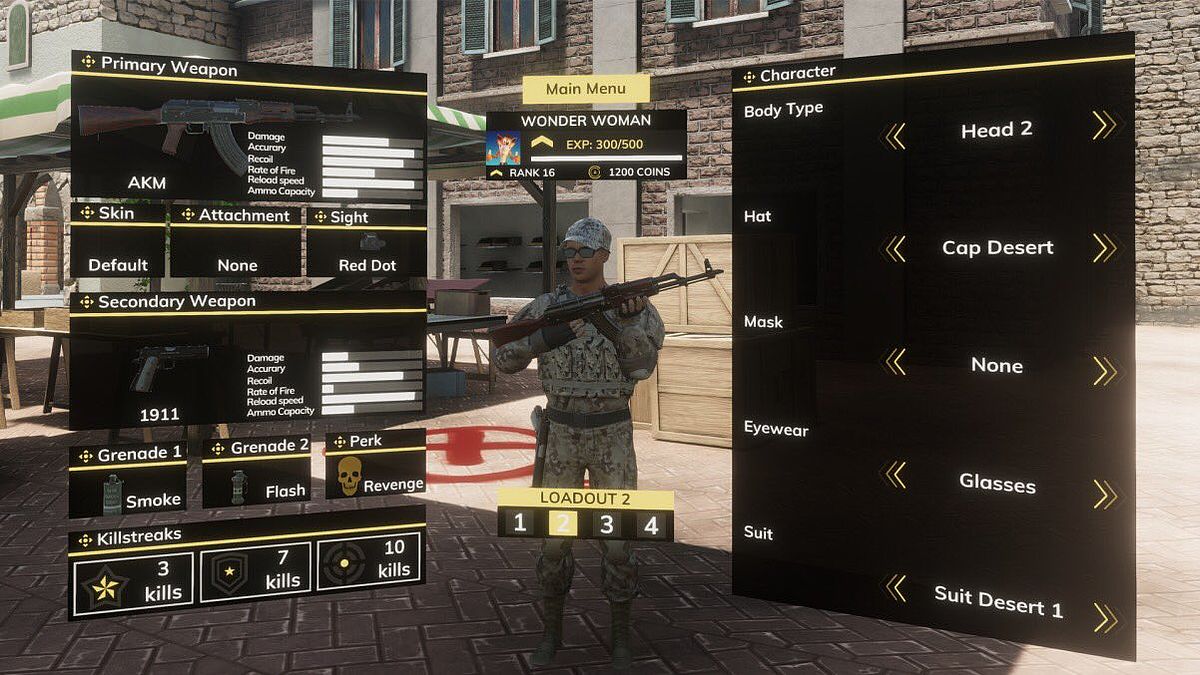
Task: Select the AKM primary weapon panel
Action: click(x=248, y=142)
